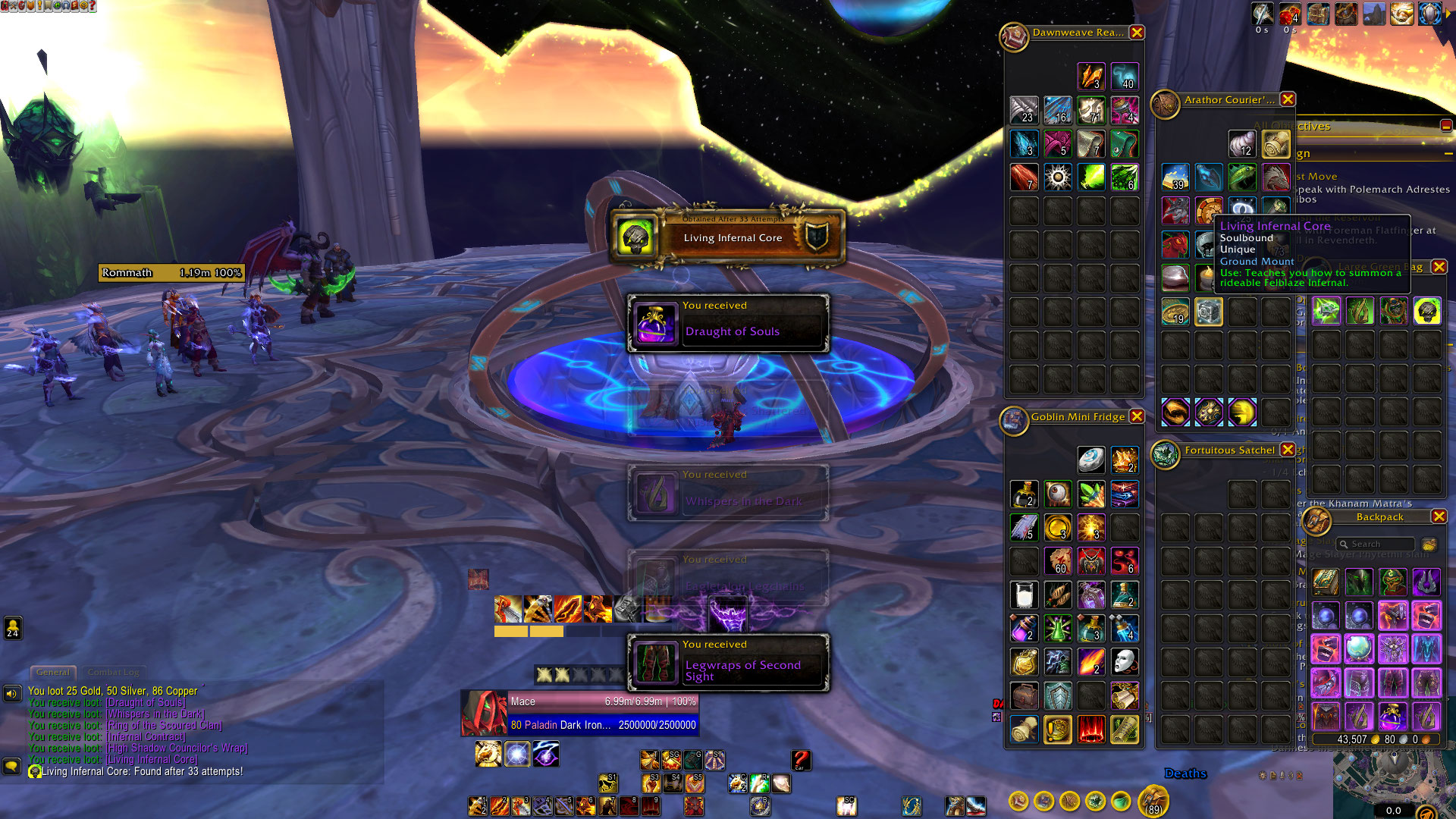The image size is (1456, 819).
Task: Click the sort bags button beside Search
Action: pos(1429,544)
